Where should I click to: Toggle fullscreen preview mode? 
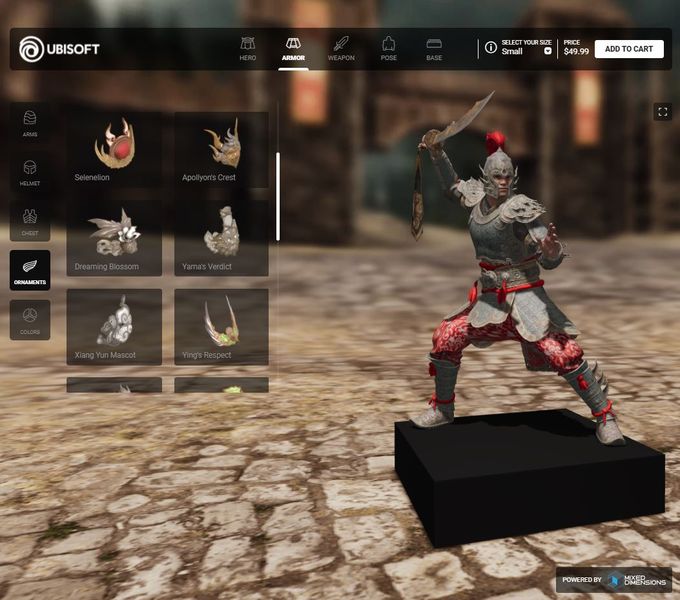662,112
